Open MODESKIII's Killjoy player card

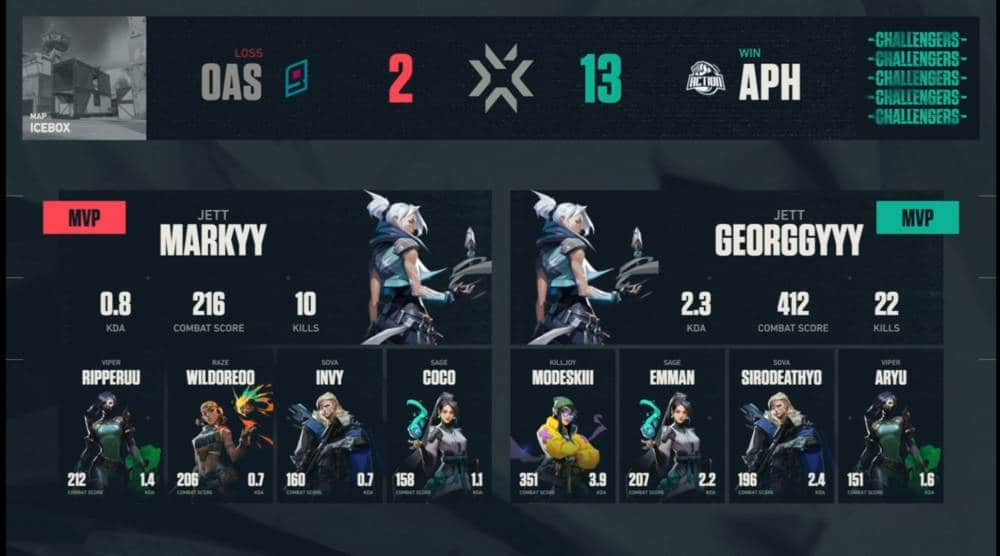coord(563,425)
